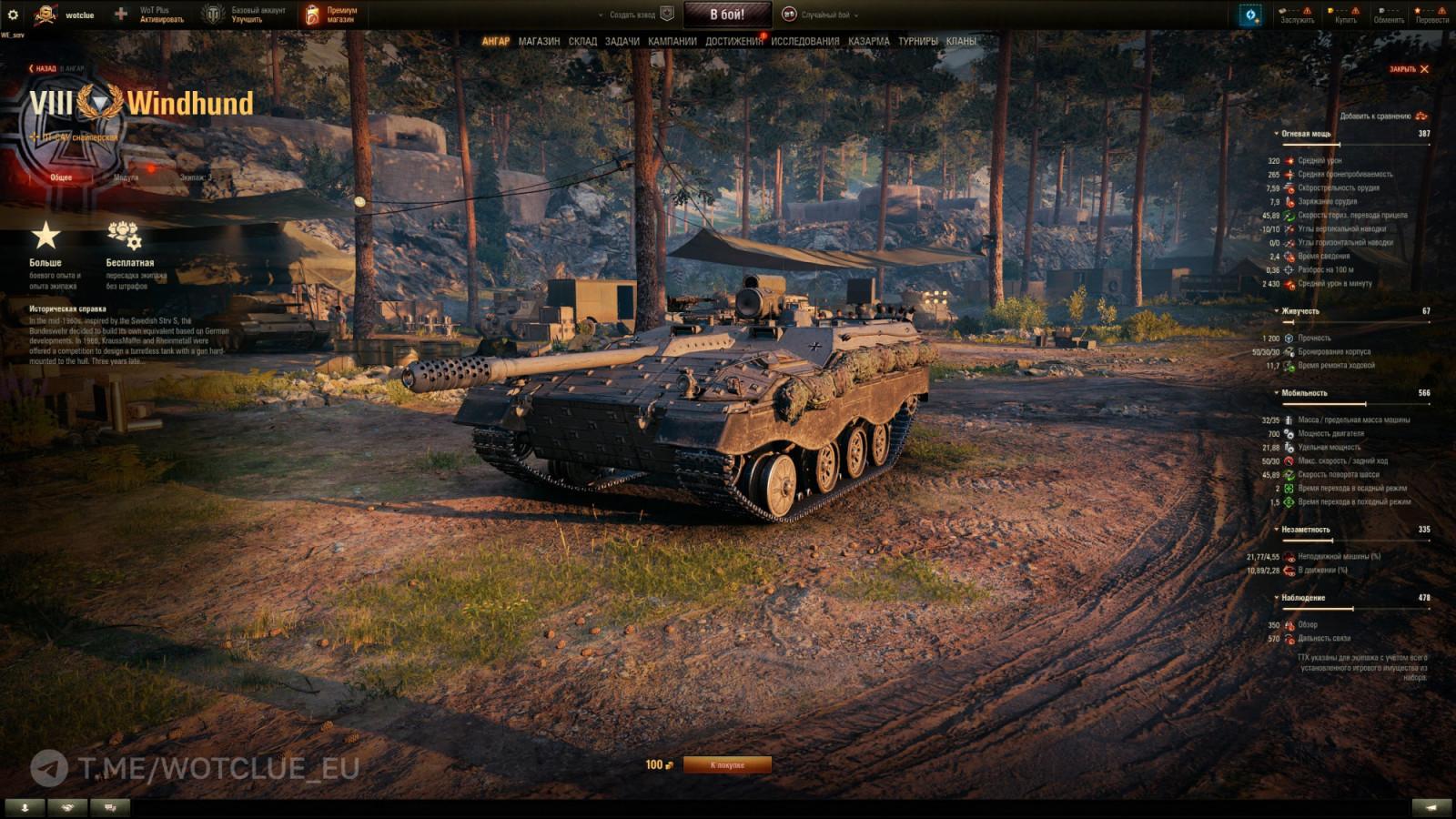Viewport: 1456px width, 819px height.
Task: Click the Перевести free experience icon
Action: [1418, 10]
